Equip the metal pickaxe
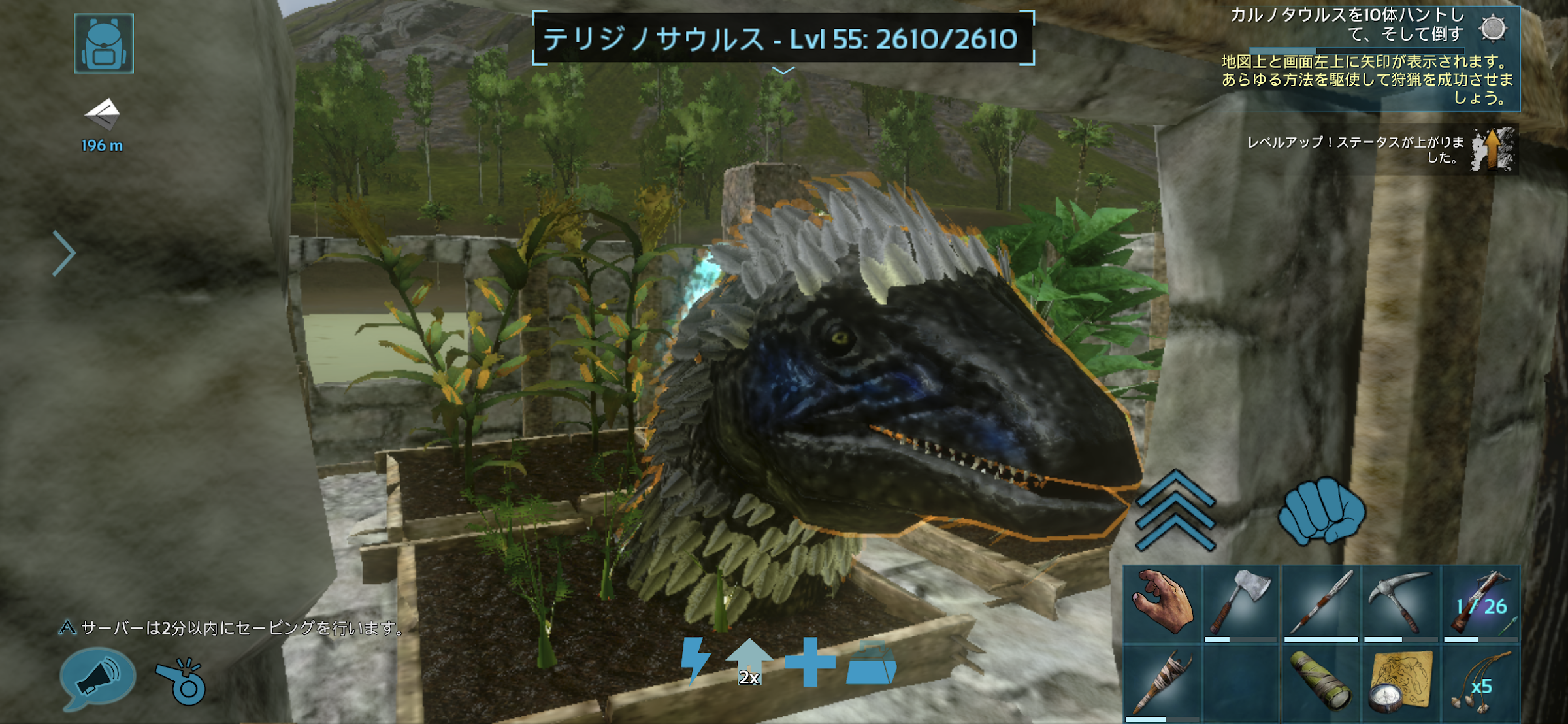Image resolution: width=1568 pixels, height=724 pixels. [1400, 604]
